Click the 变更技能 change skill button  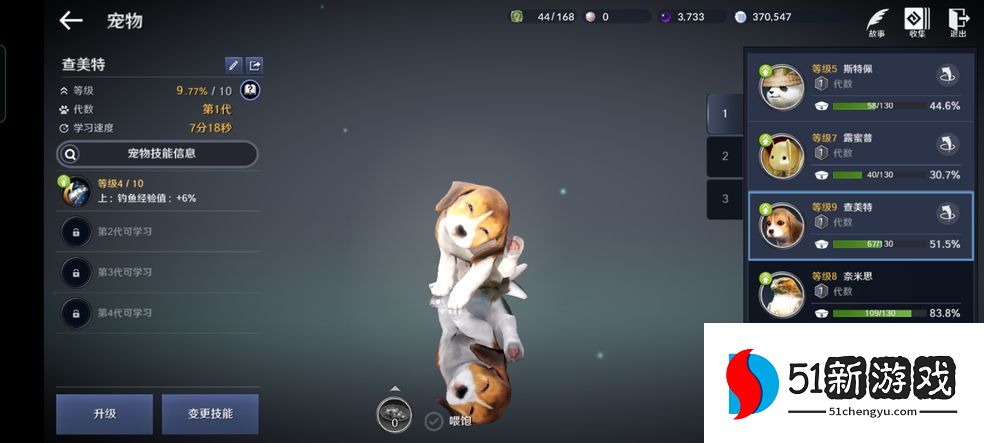[x=209, y=414]
